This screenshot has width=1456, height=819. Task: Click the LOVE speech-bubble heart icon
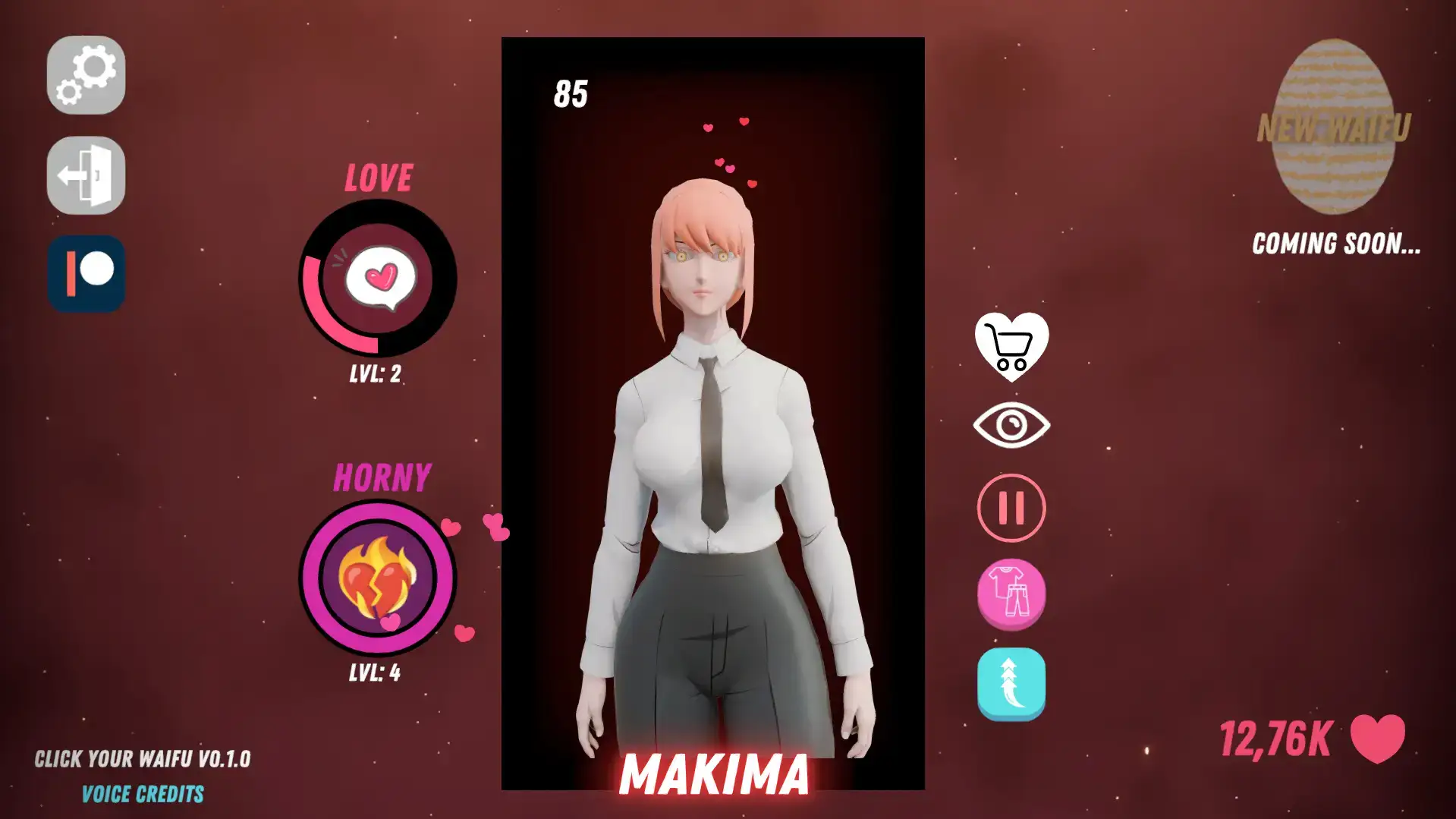tap(377, 279)
